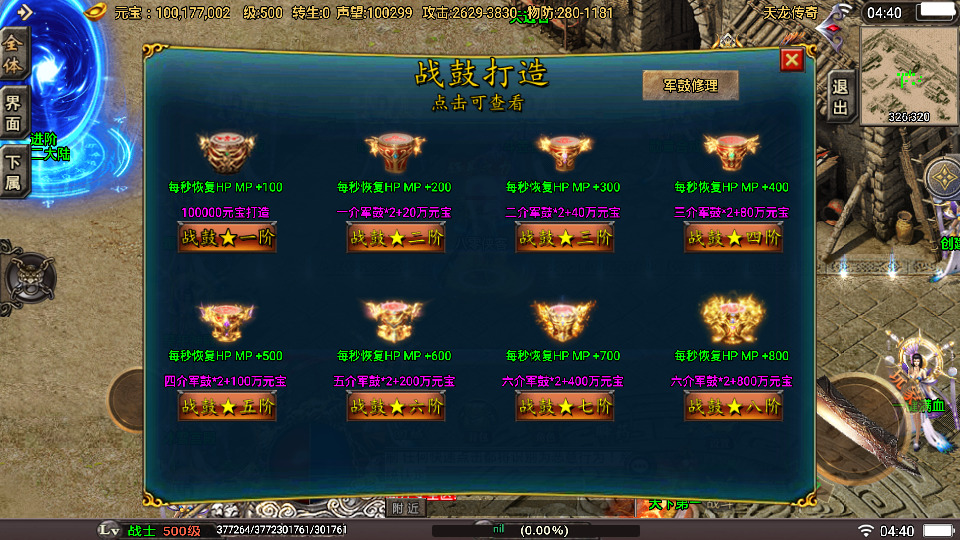Inspect the golden tier-eight war drum icon

[x=733, y=320]
